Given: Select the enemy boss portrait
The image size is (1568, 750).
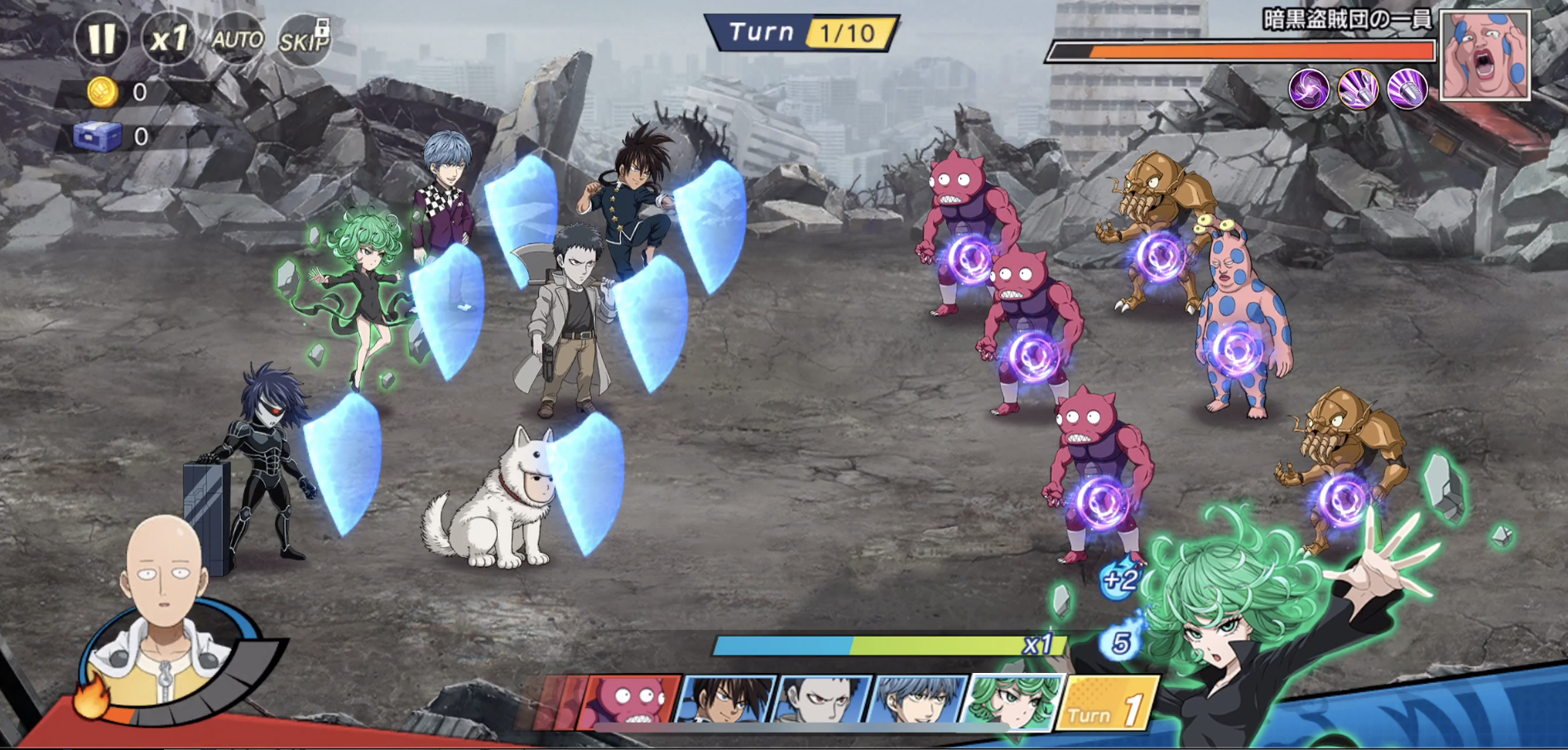Looking at the screenshot, I should (1485, 55).
